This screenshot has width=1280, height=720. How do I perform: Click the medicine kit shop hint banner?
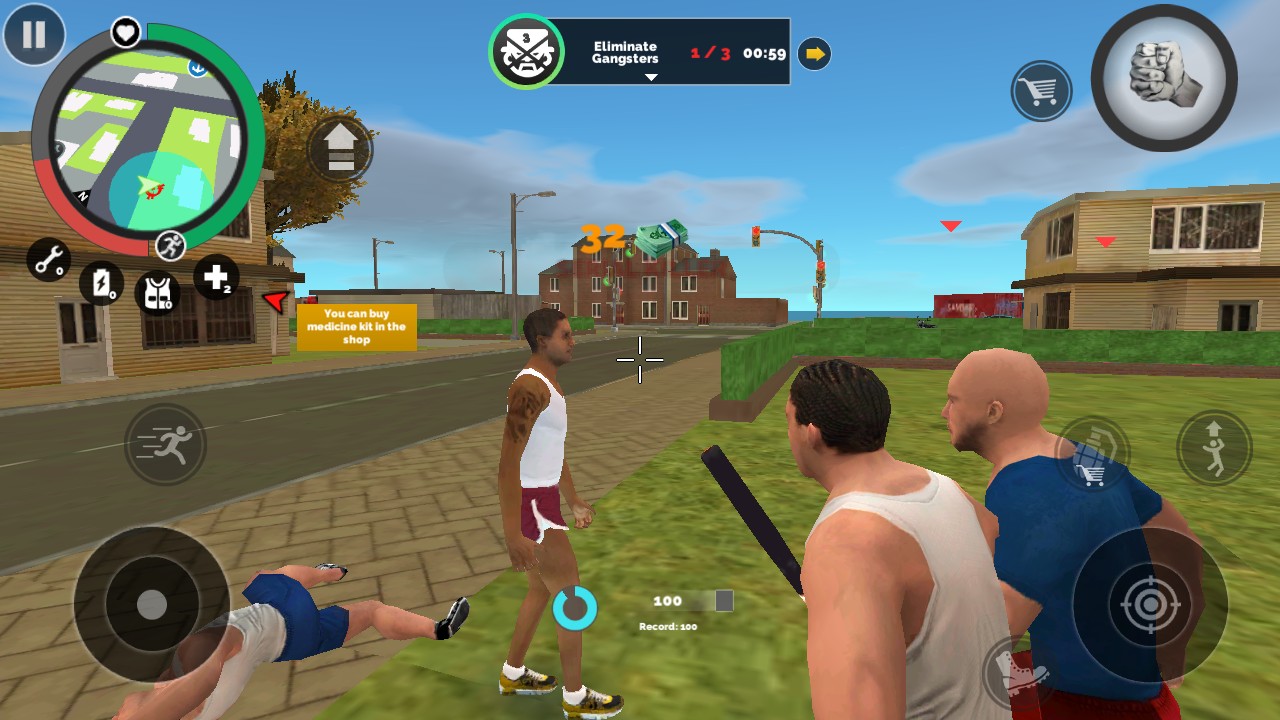tap(356, 327)
